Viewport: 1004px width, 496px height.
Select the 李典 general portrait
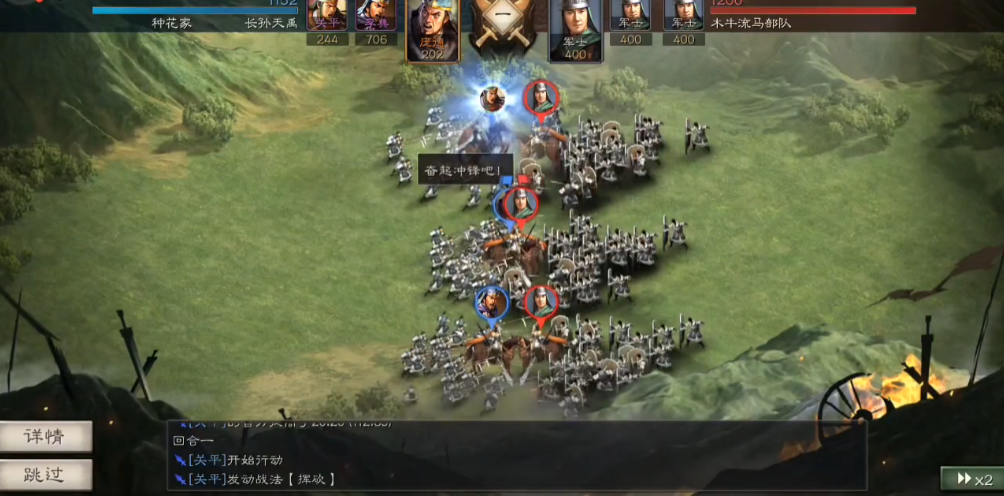376,18
